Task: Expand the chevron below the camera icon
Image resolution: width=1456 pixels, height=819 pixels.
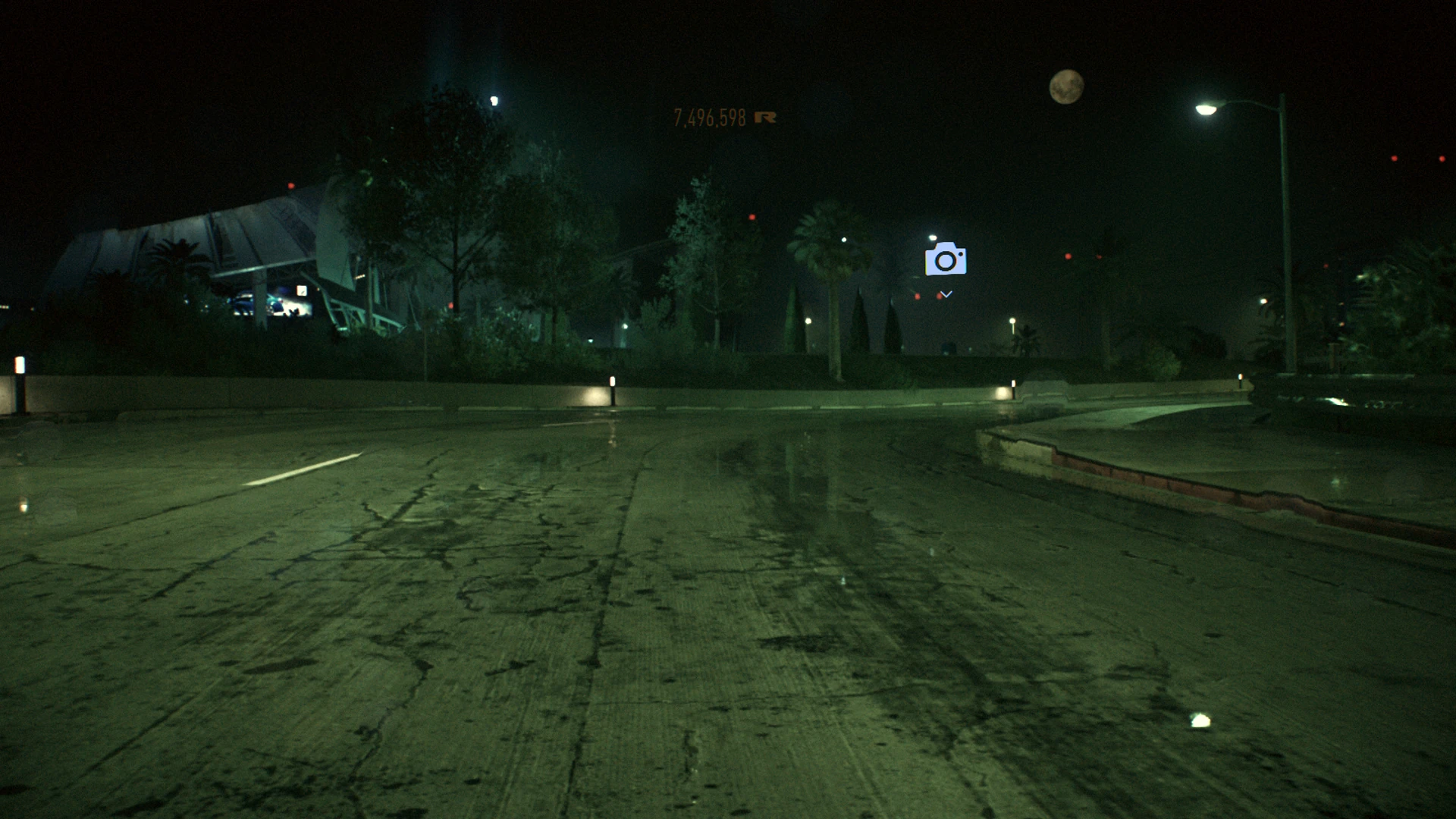Action: pos(946,293)
